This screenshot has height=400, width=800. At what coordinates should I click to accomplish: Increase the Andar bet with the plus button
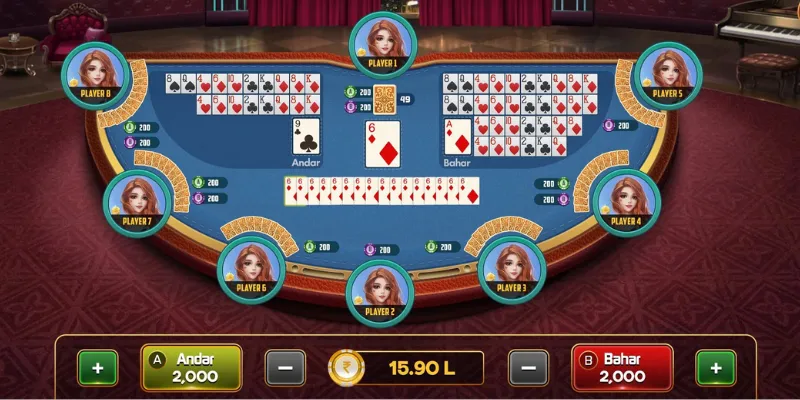pyautogui.click(x=98, y=368)
